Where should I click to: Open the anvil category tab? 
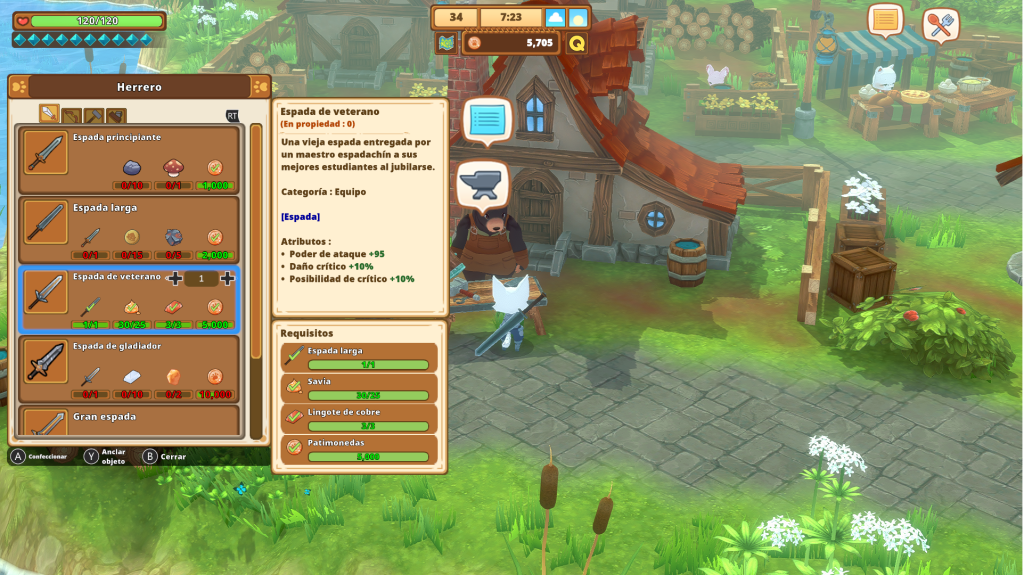(x=115, y=115)
